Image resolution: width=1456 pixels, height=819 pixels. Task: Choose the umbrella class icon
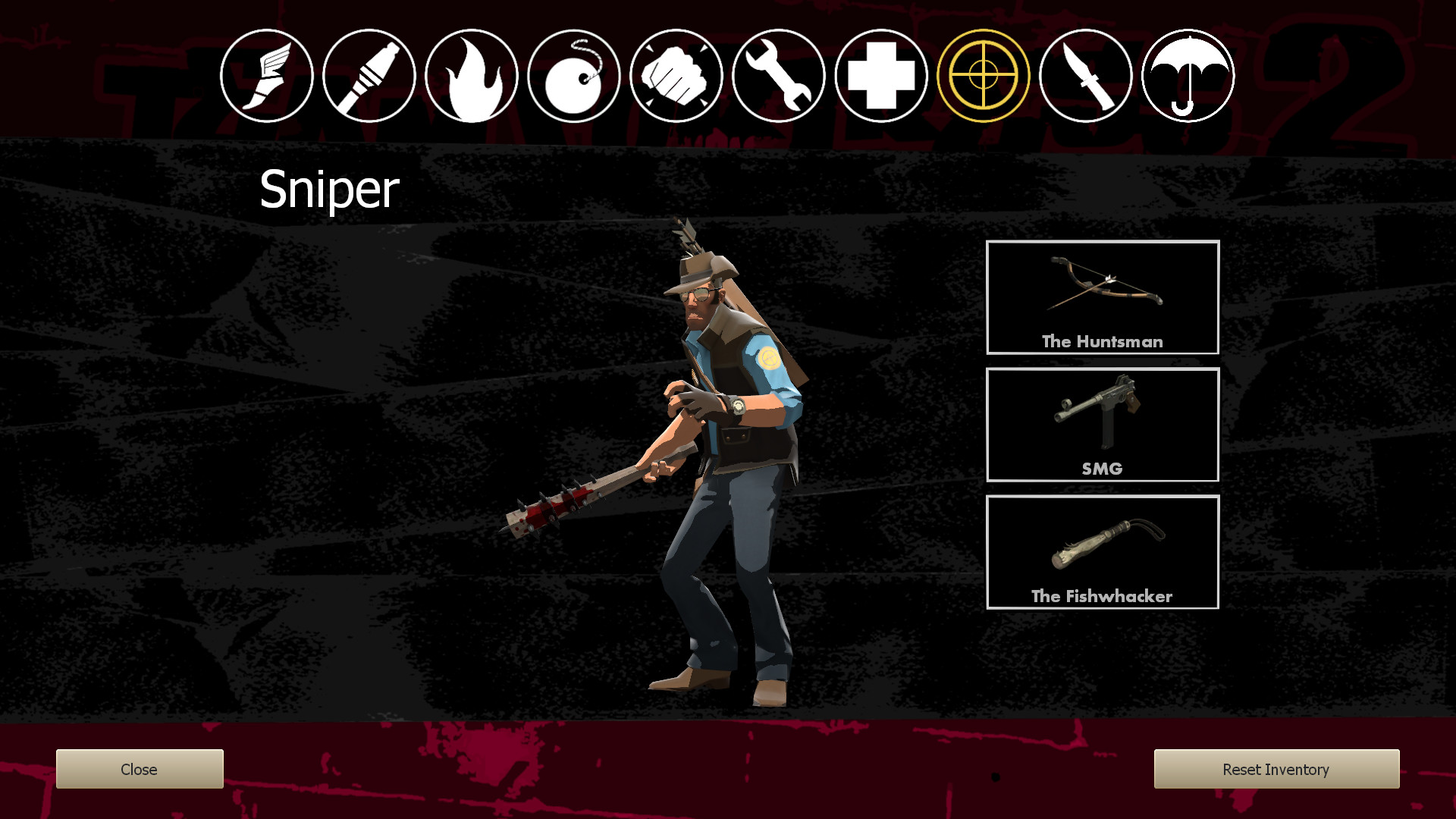[x=1188, y=75]
